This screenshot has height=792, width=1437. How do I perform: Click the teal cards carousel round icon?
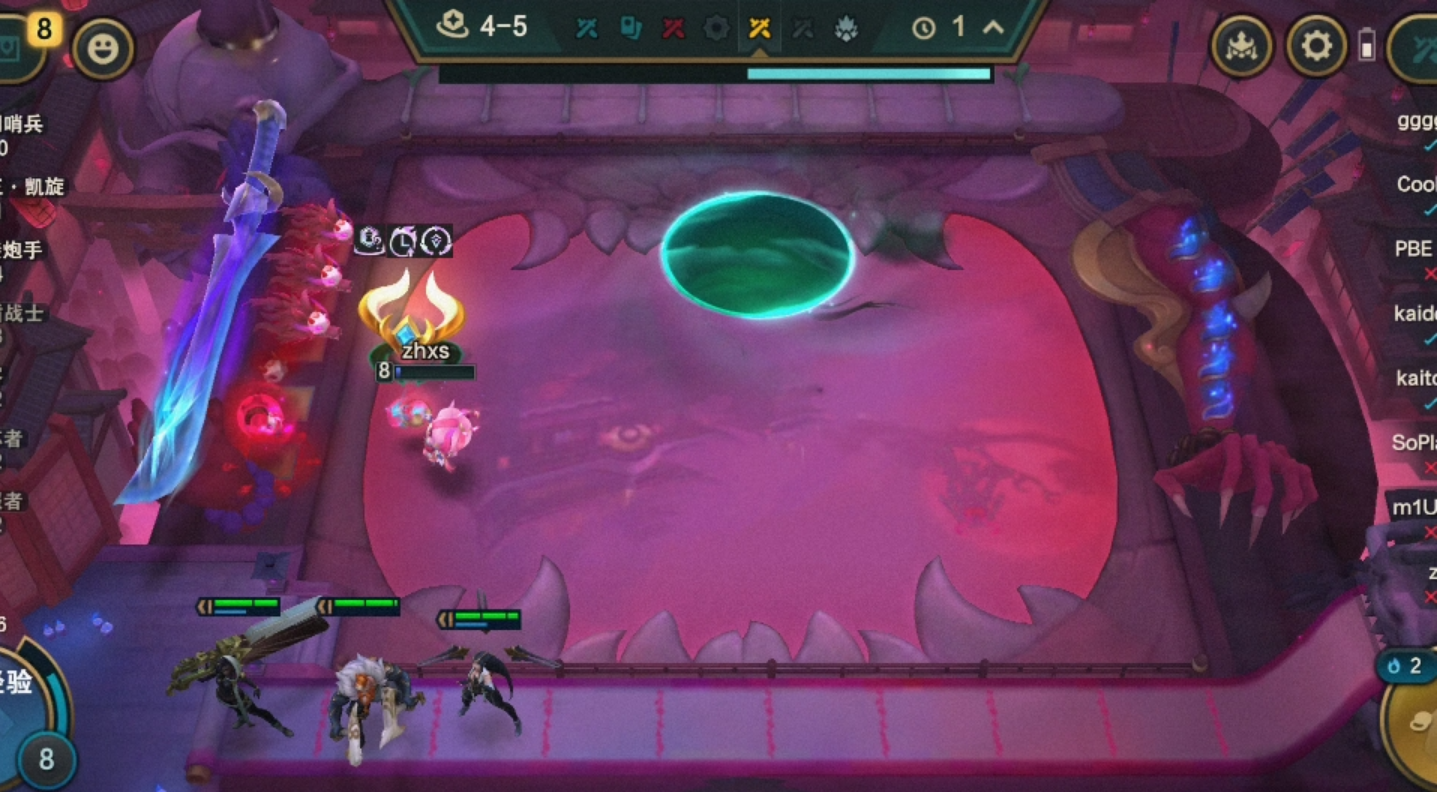click(630, 29)
